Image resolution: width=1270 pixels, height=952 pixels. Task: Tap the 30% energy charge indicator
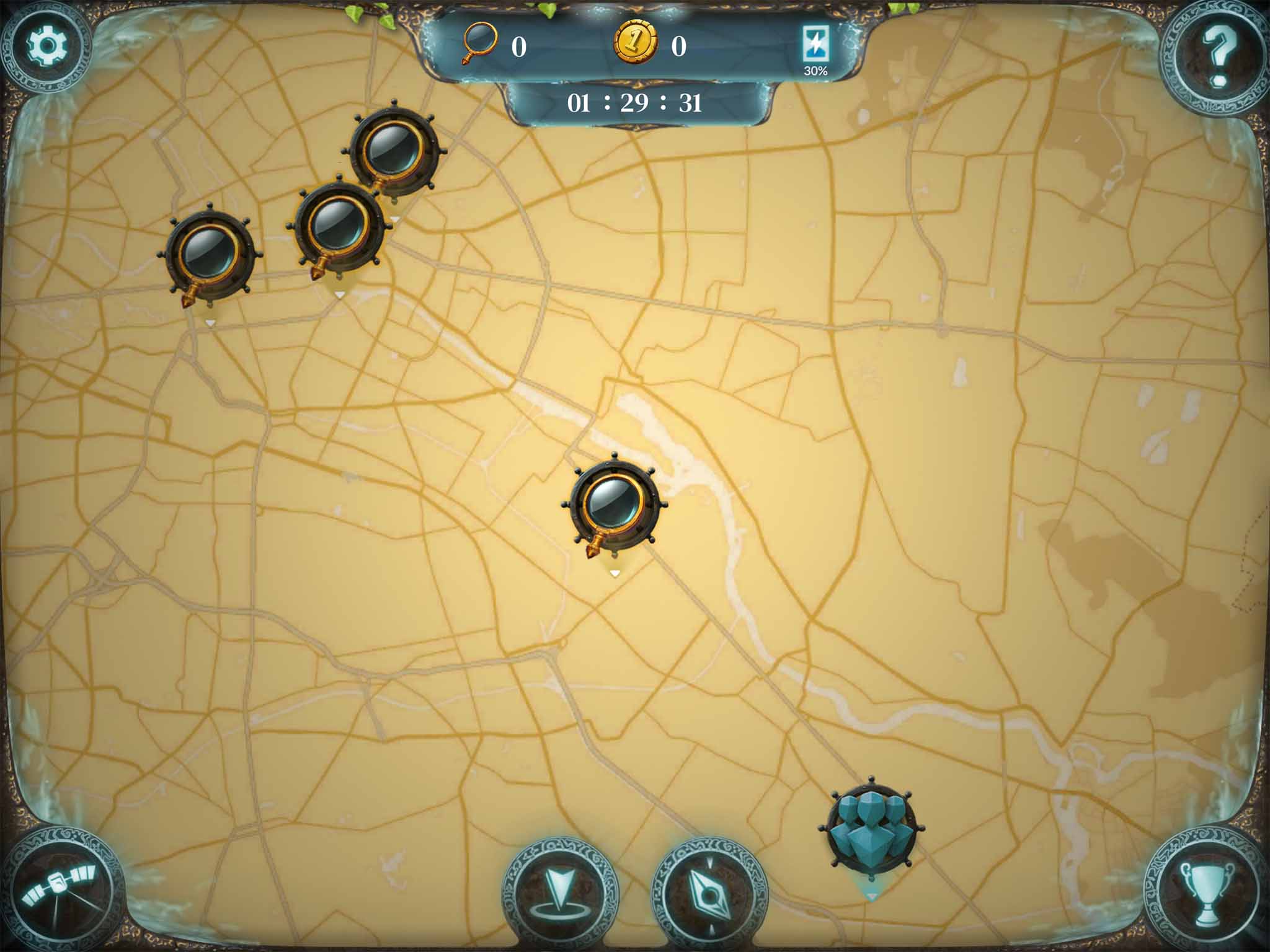tap(815, 70)
